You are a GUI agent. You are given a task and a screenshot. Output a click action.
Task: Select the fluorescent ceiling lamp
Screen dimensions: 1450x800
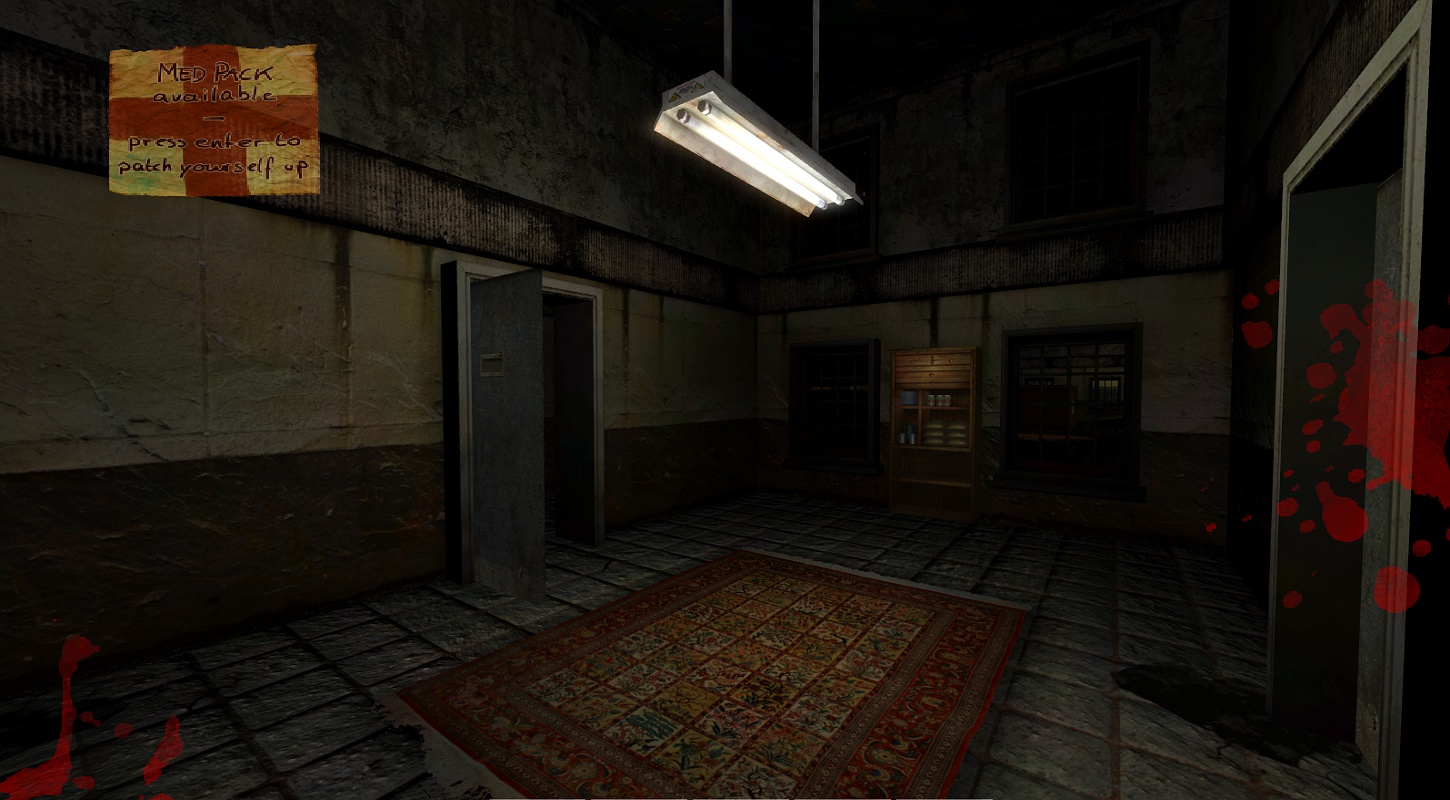tap(760, 140)
